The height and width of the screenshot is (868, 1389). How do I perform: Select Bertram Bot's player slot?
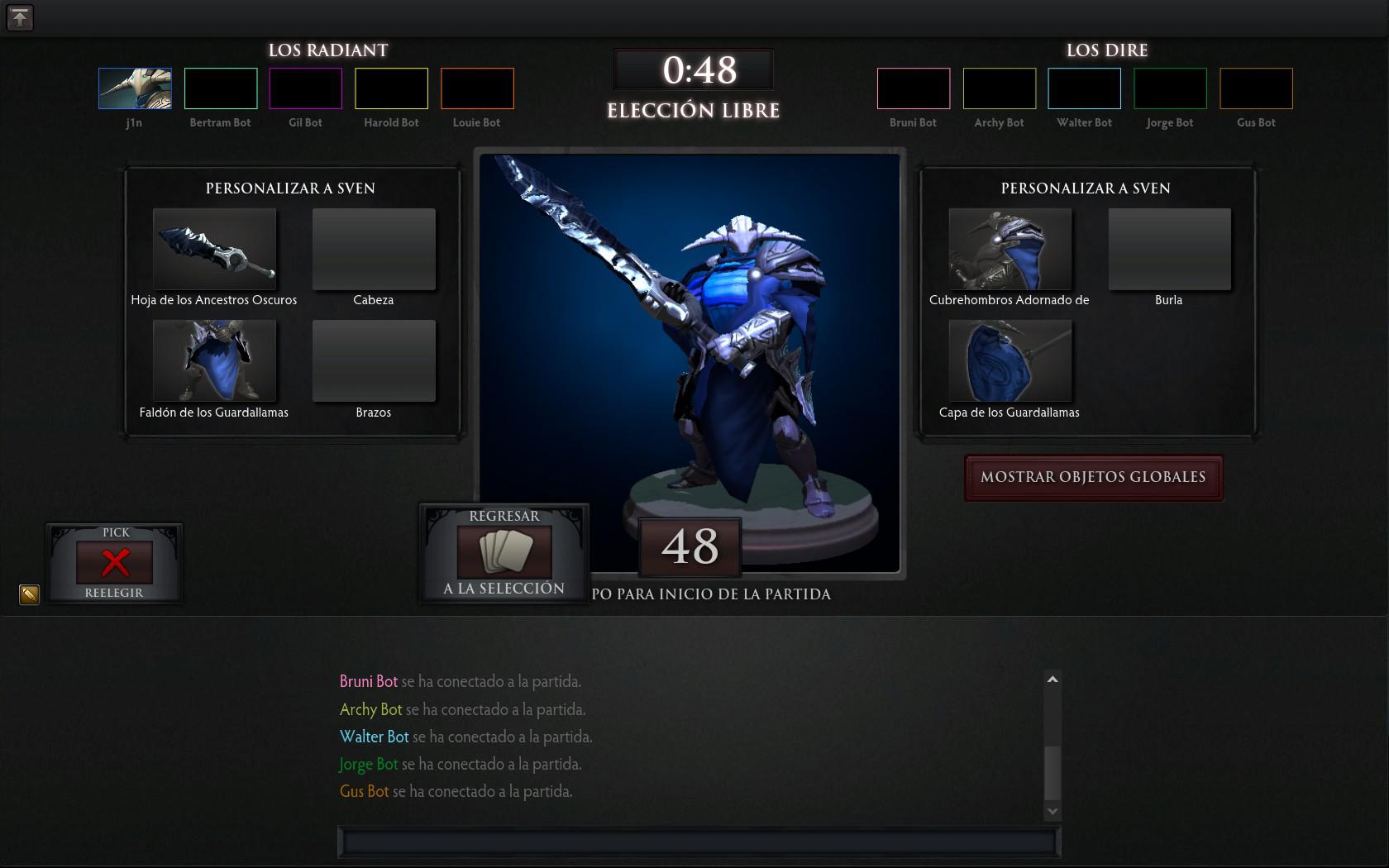[x=221, y=88]
